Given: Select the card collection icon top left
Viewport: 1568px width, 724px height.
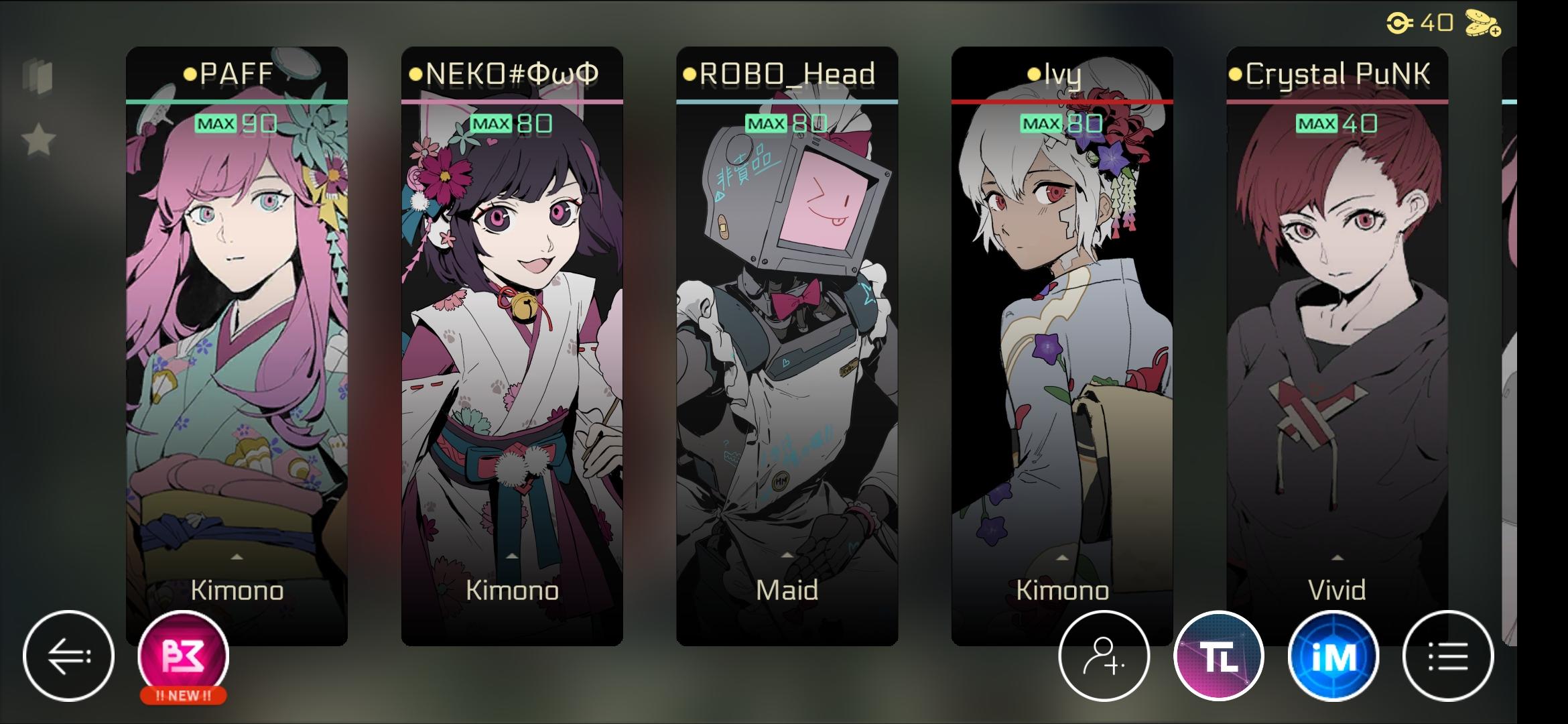Looking at the screenshot, I should [38, 78].
